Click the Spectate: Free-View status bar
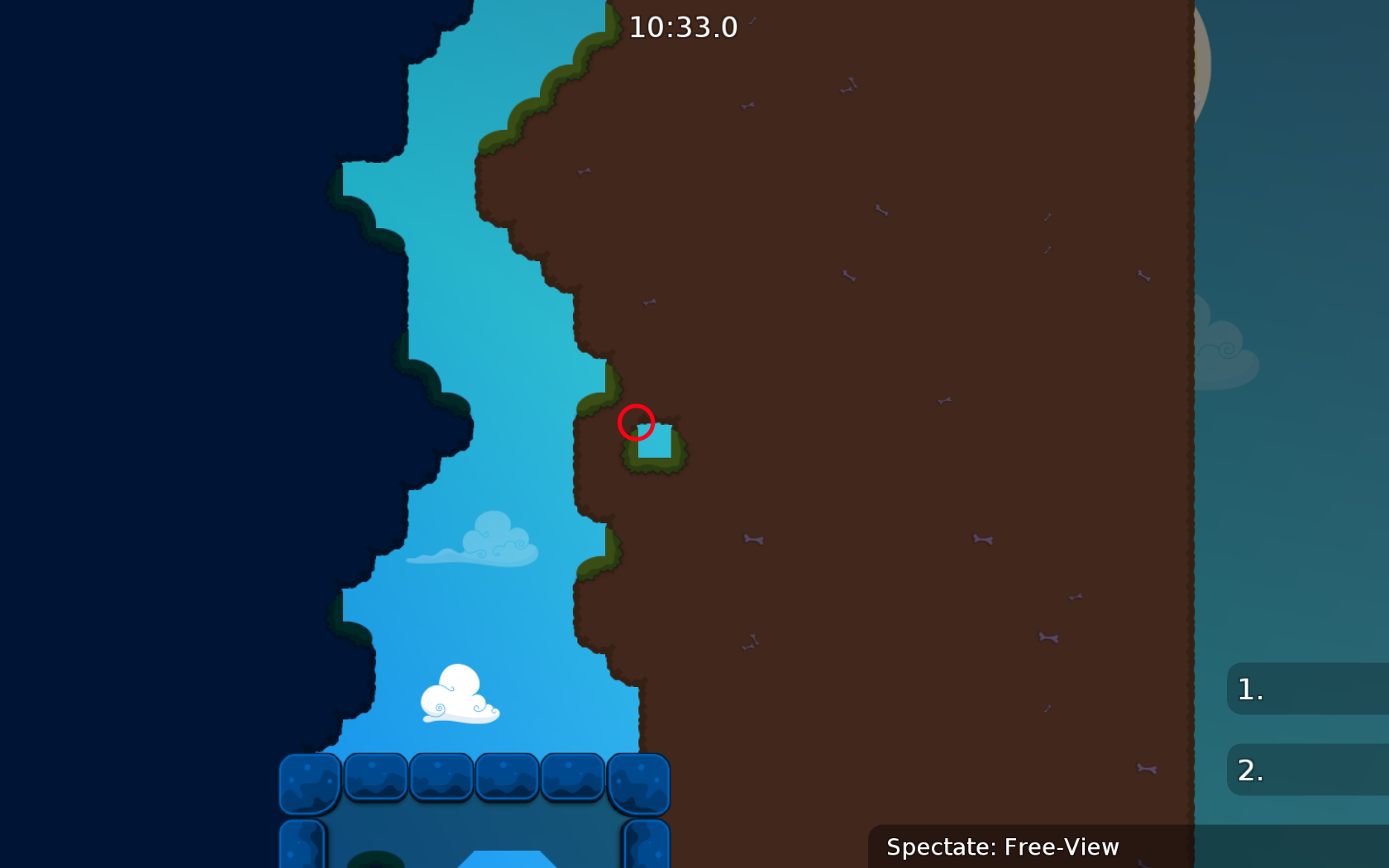 [x=1003, y=847]
